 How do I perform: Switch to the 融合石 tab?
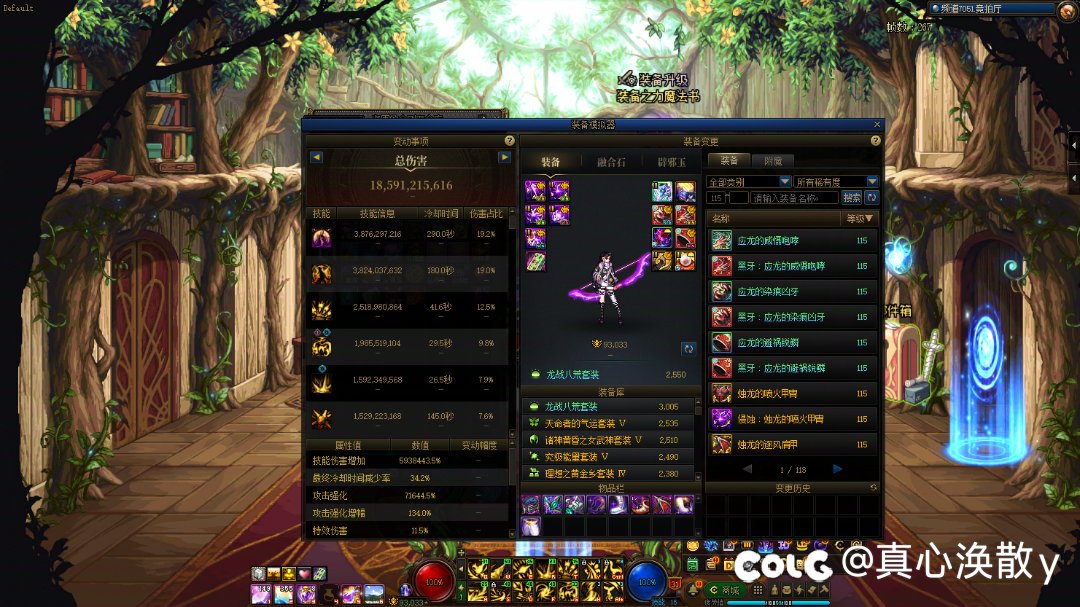click(611, 162)
